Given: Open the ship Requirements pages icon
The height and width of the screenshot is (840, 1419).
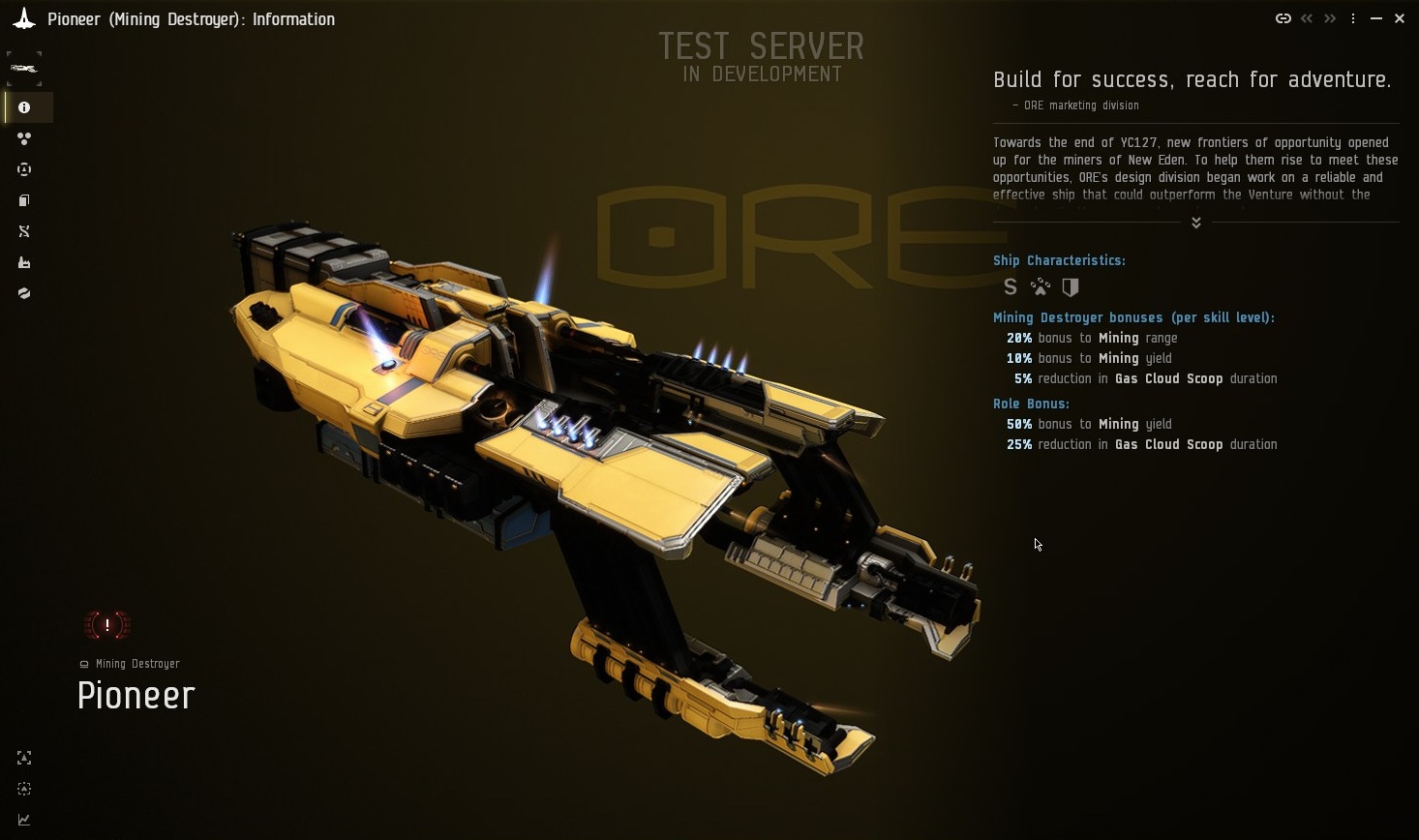Looking at the screenshot, I should point(23,200).
